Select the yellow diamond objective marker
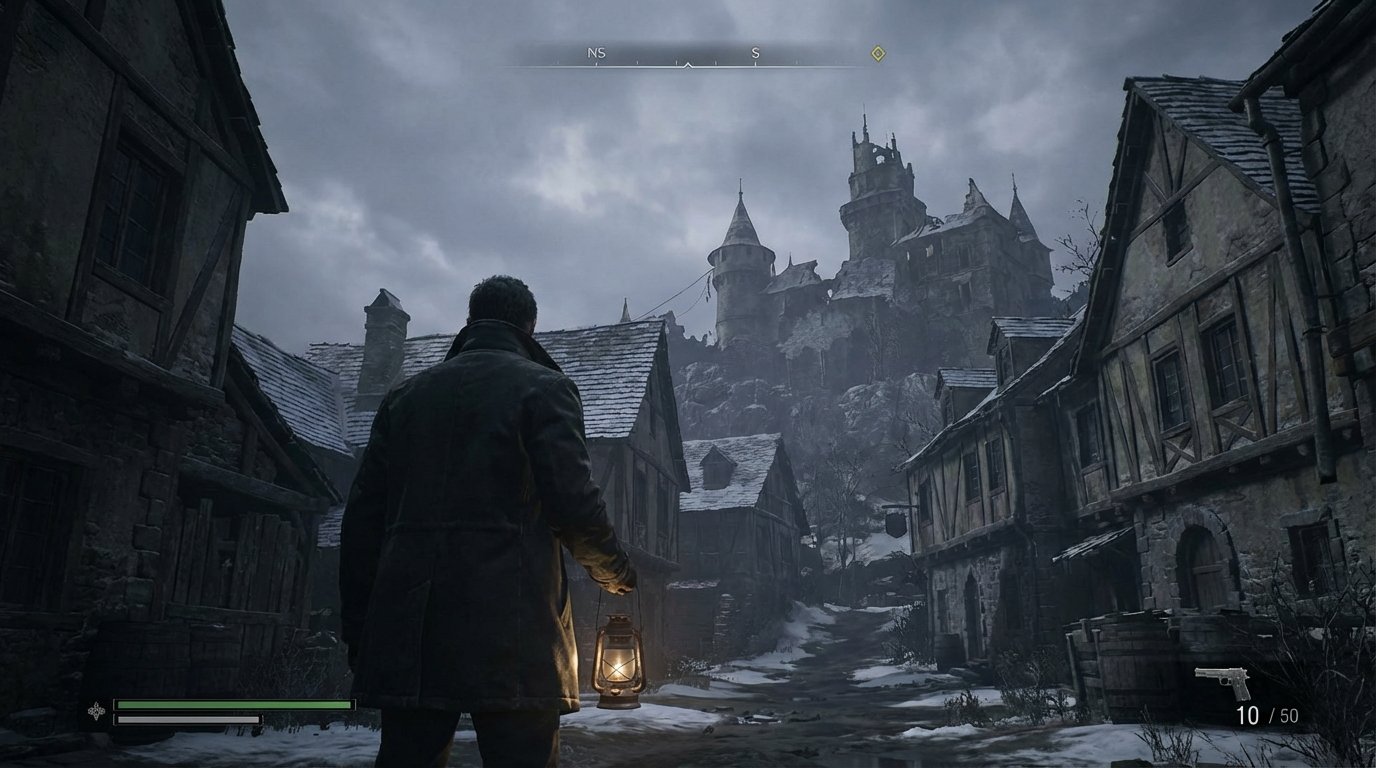1376x768 pixels. (878, 54)
